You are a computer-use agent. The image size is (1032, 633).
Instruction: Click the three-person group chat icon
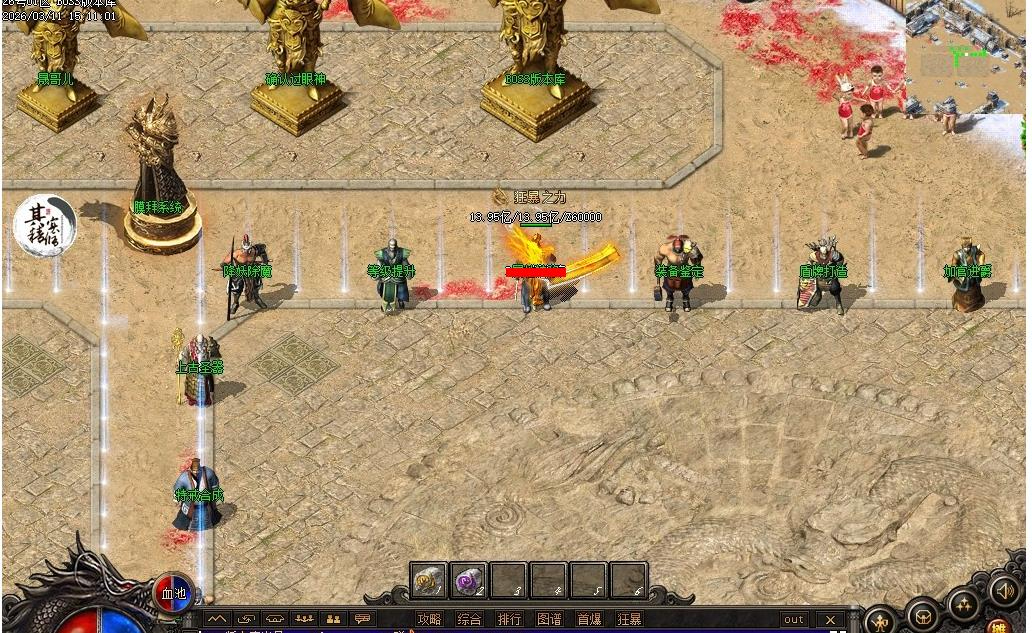(x=304, y=620)
